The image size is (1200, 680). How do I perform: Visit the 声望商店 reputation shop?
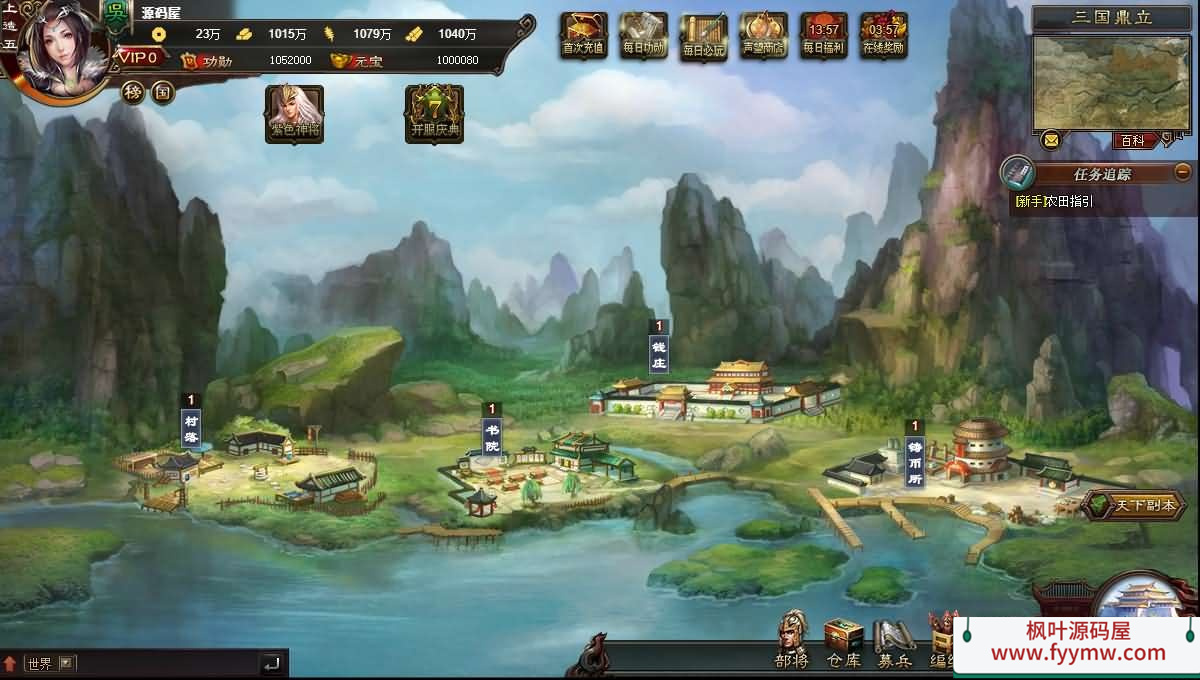(x=763, y=36)
